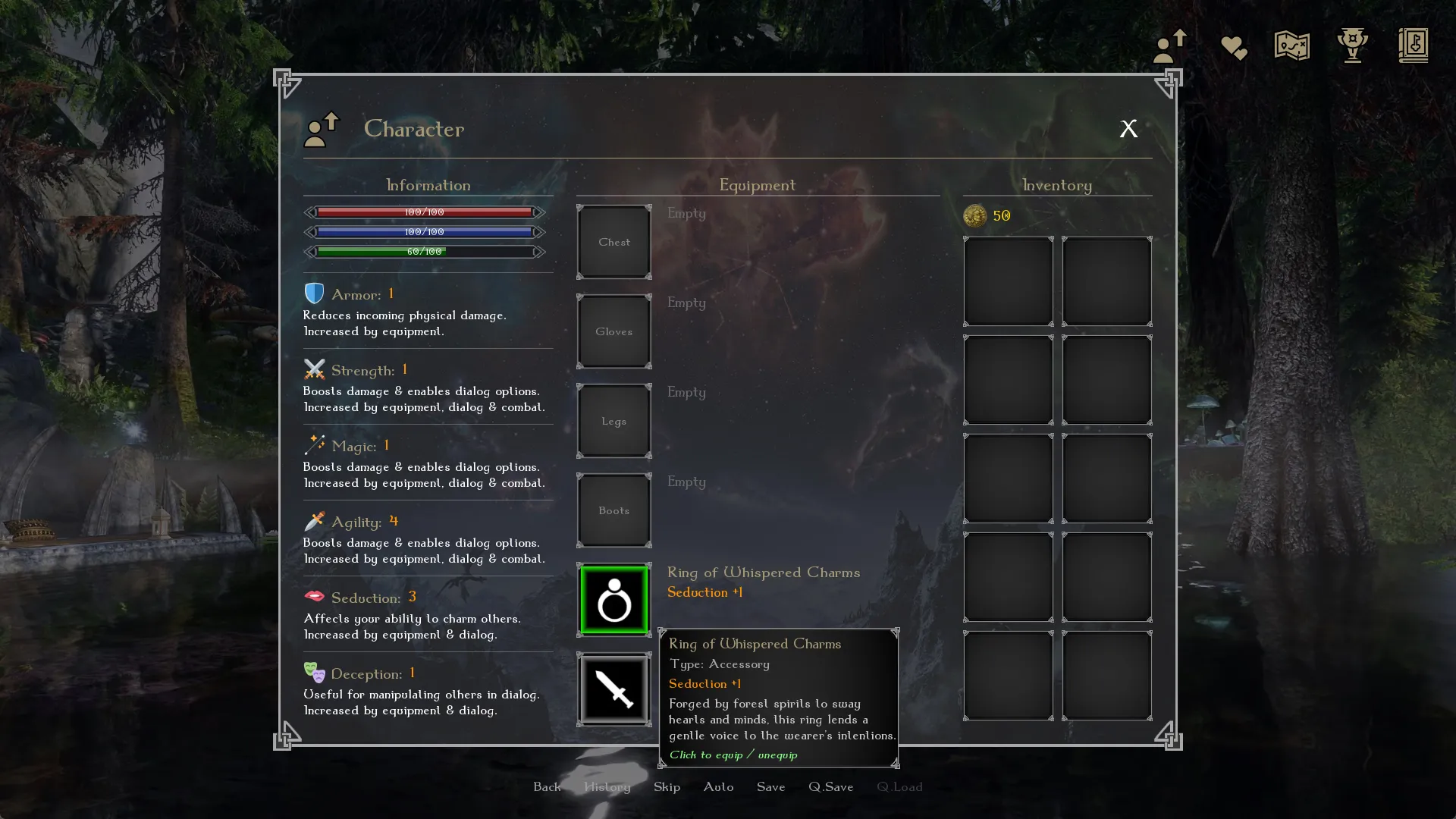Open the world map

coord(1291,46)
